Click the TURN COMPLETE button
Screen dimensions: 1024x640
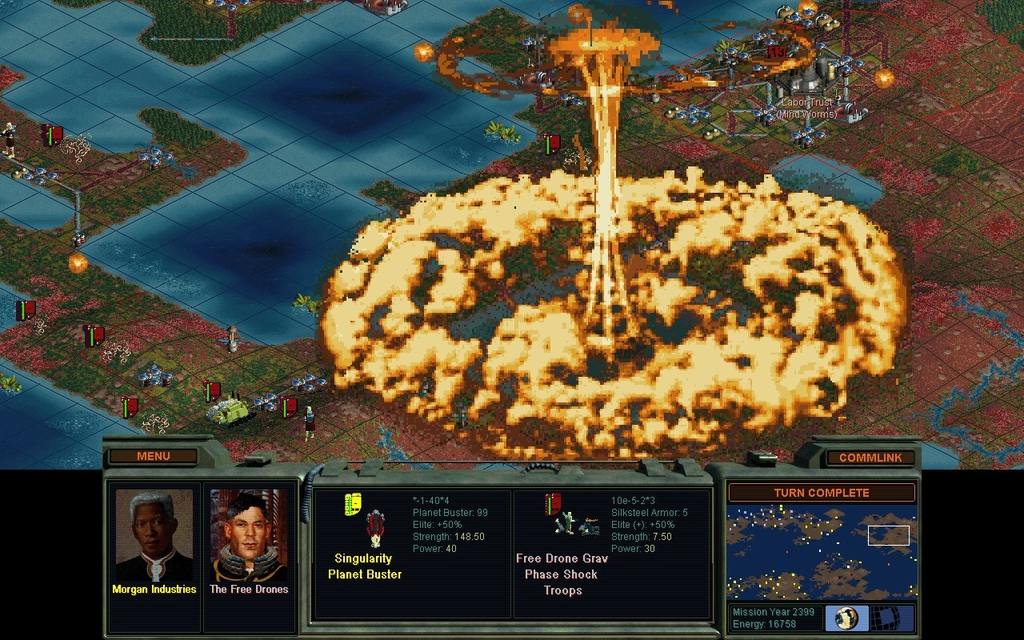(x=821, y=493)
